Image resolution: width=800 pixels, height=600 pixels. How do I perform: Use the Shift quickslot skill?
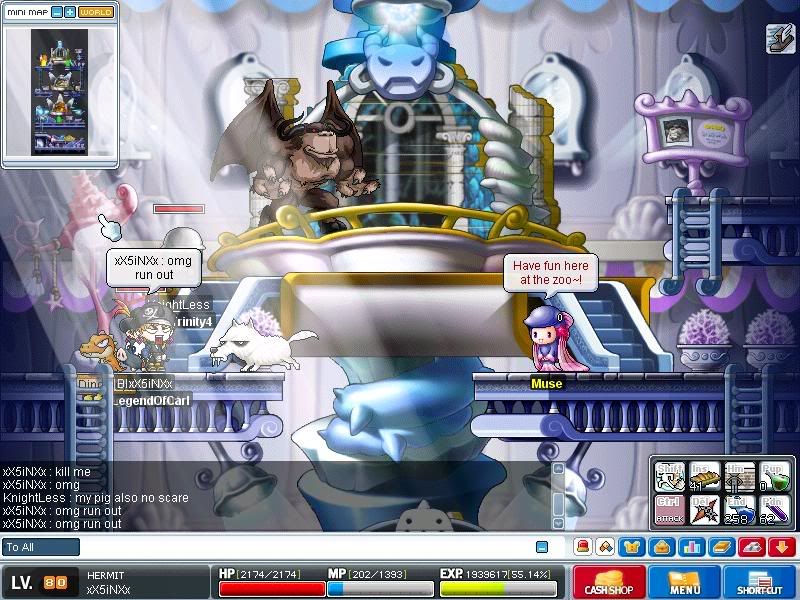[669, 477]
